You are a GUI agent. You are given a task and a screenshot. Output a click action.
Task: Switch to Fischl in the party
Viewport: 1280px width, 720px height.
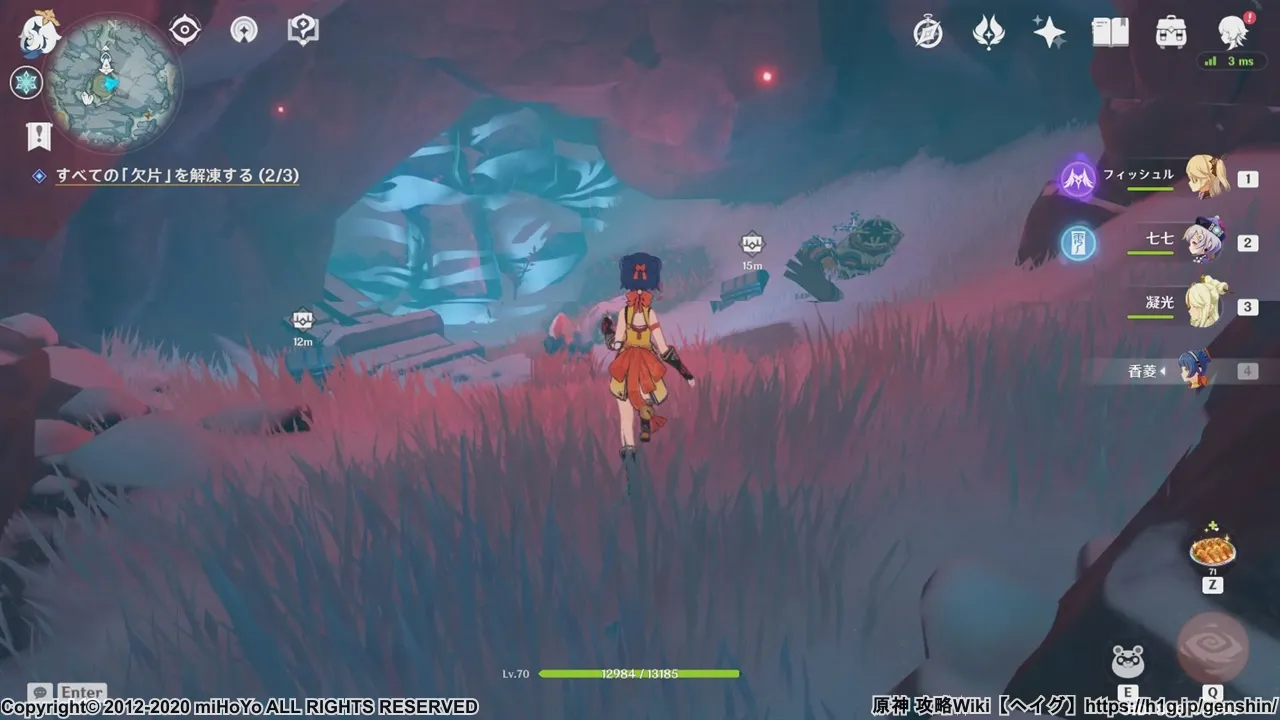tap(1205, 177)
